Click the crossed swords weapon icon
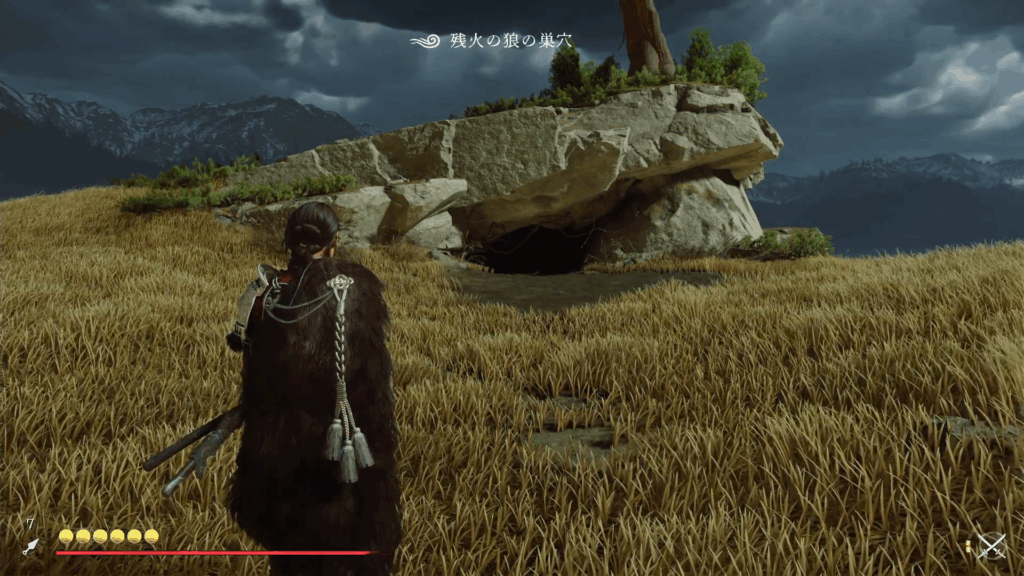The height and width of the screenshot is (576, 1024). click(991, 545)
